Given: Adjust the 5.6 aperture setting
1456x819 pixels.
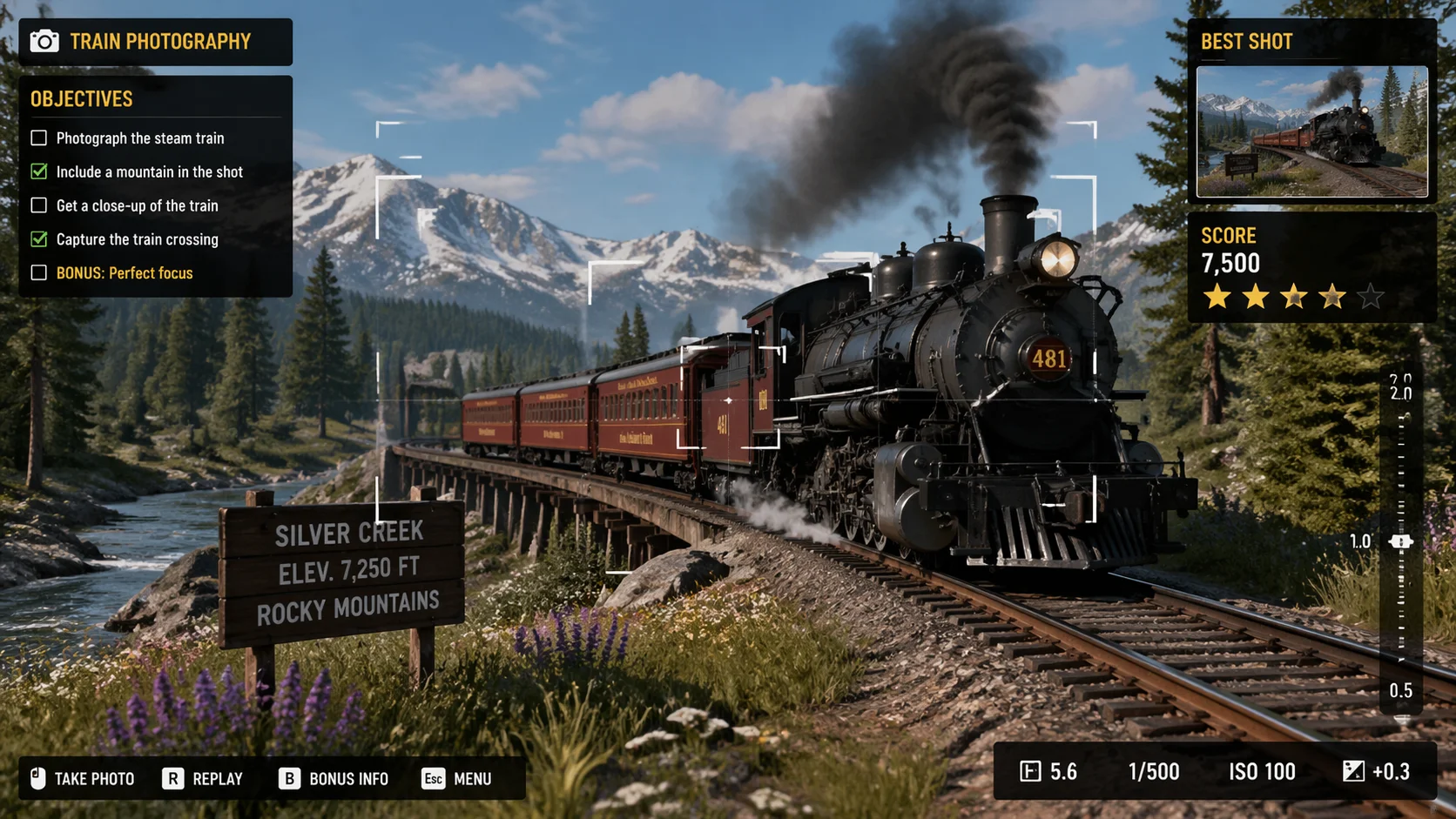Looking at the screenshot, I should [1049, 771].
